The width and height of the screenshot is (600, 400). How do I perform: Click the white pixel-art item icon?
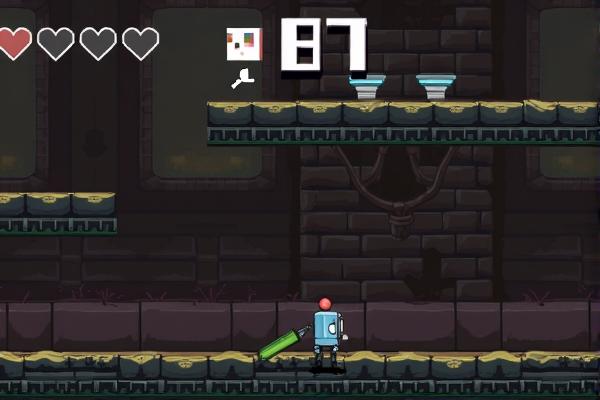(x=243, y=43)
